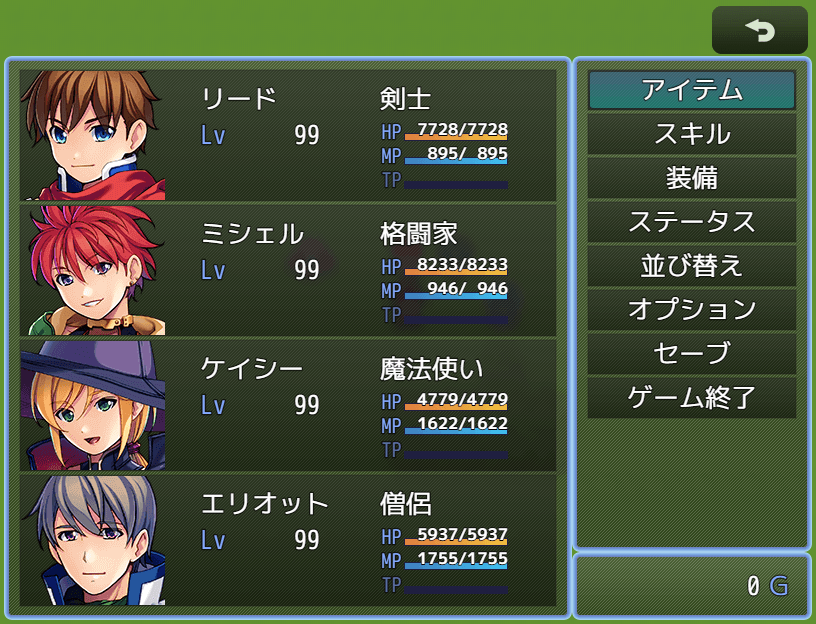Open the アイテム (Item) menu
This screenshot has width=816, height=624.
(691, 90)
